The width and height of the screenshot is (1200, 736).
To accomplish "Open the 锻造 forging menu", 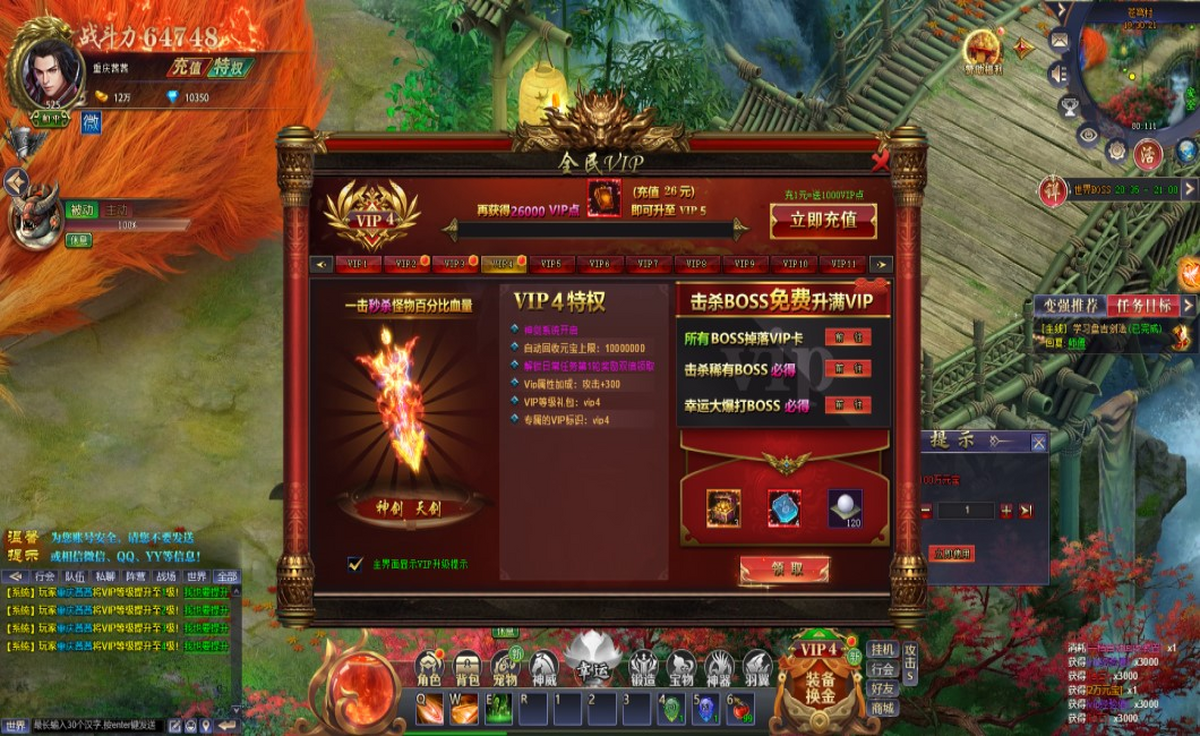I will 642,669.
